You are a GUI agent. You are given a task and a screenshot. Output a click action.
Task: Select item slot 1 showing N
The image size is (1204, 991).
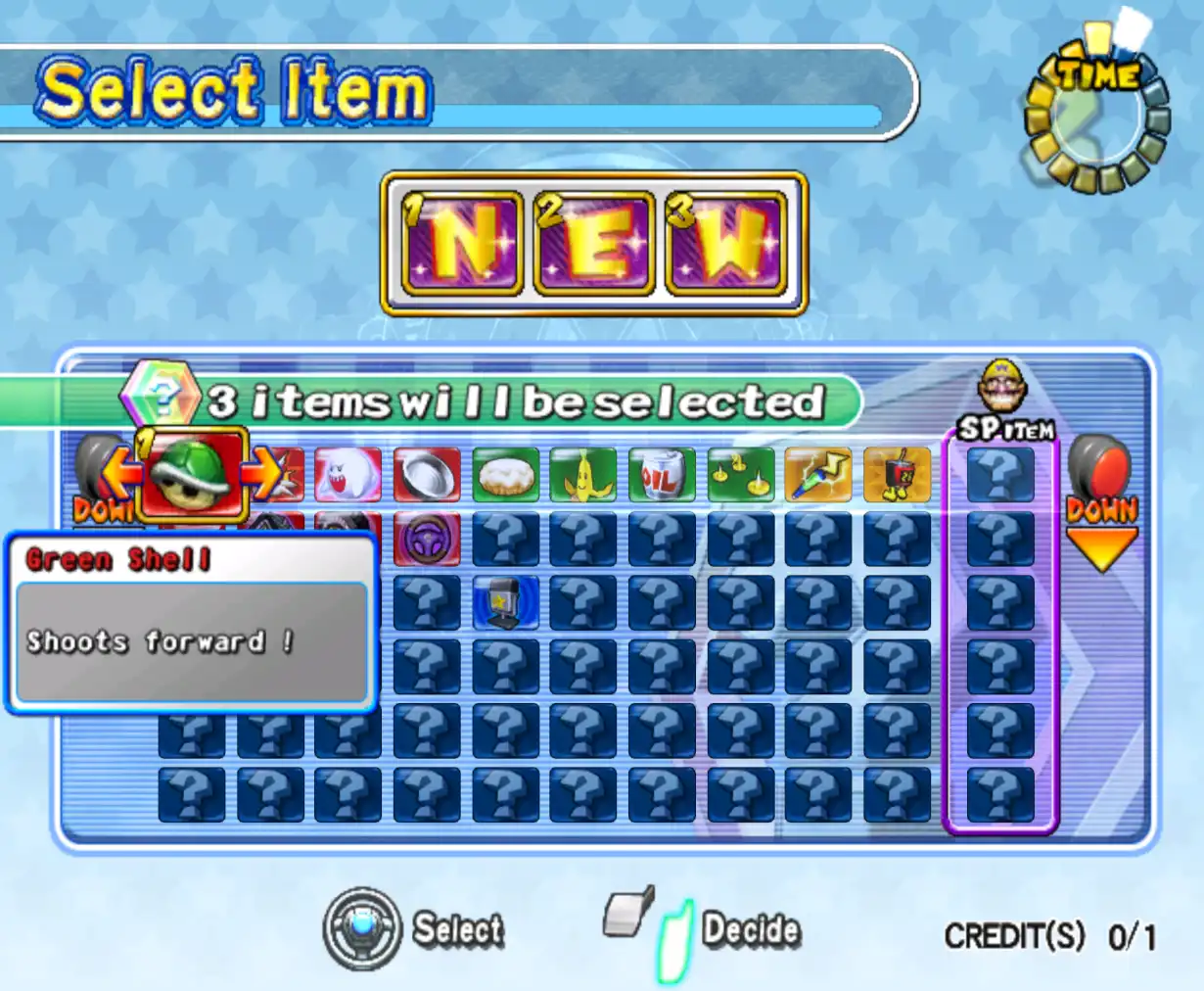click(462, 243)
